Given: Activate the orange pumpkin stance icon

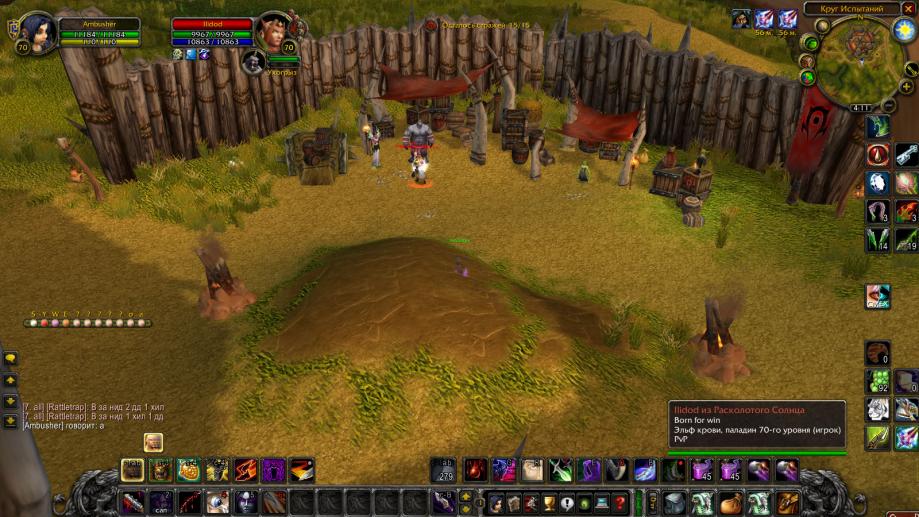Looking at the screenshot, I should (189, 470).
